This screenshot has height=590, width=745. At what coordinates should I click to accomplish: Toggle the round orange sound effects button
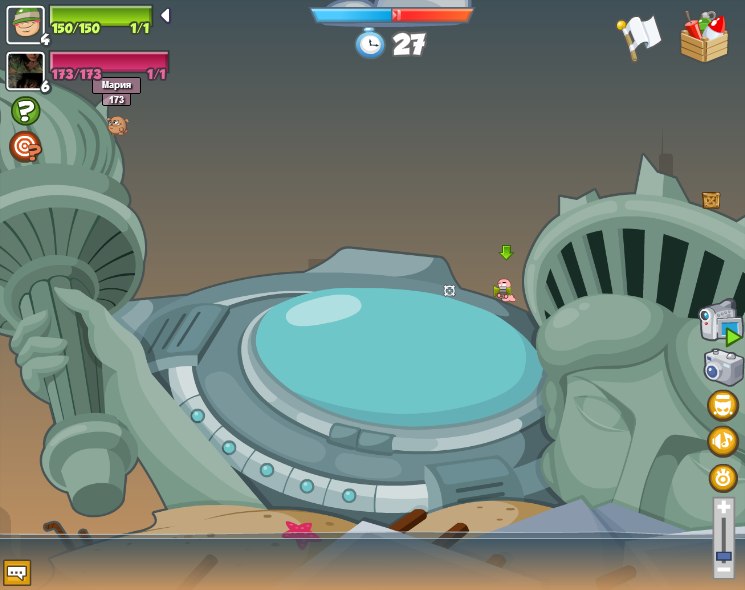723,405
